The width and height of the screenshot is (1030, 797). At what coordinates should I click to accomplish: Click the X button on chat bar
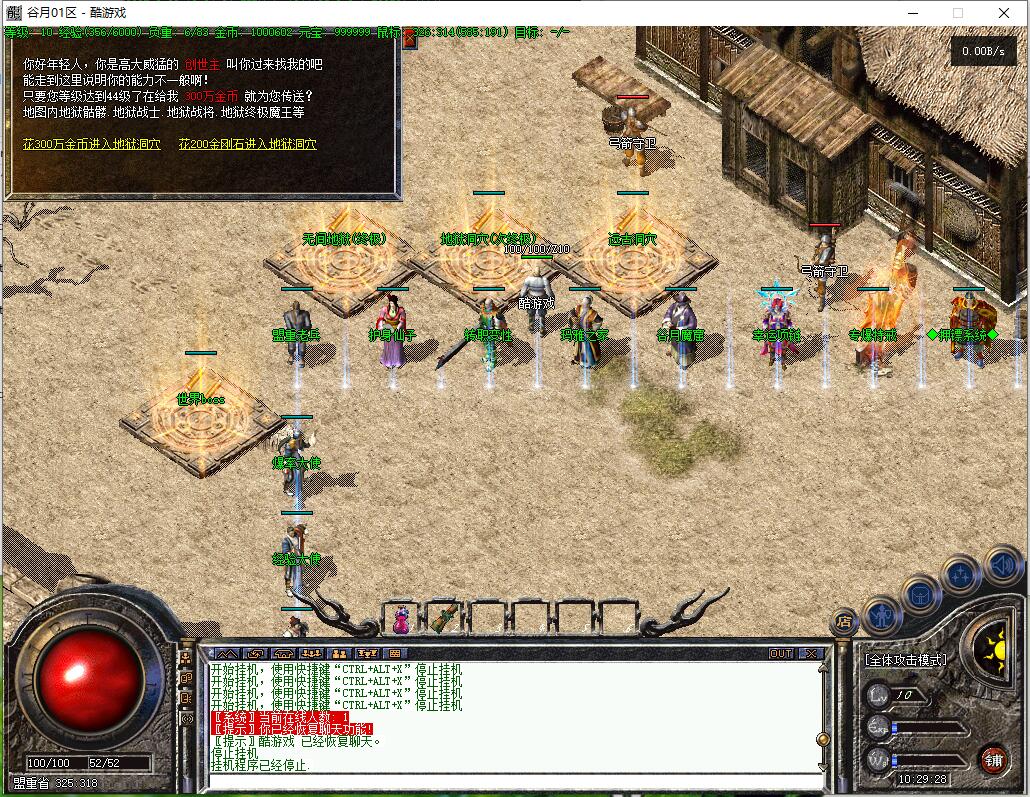pyautogui.click(x=810, y=654)
